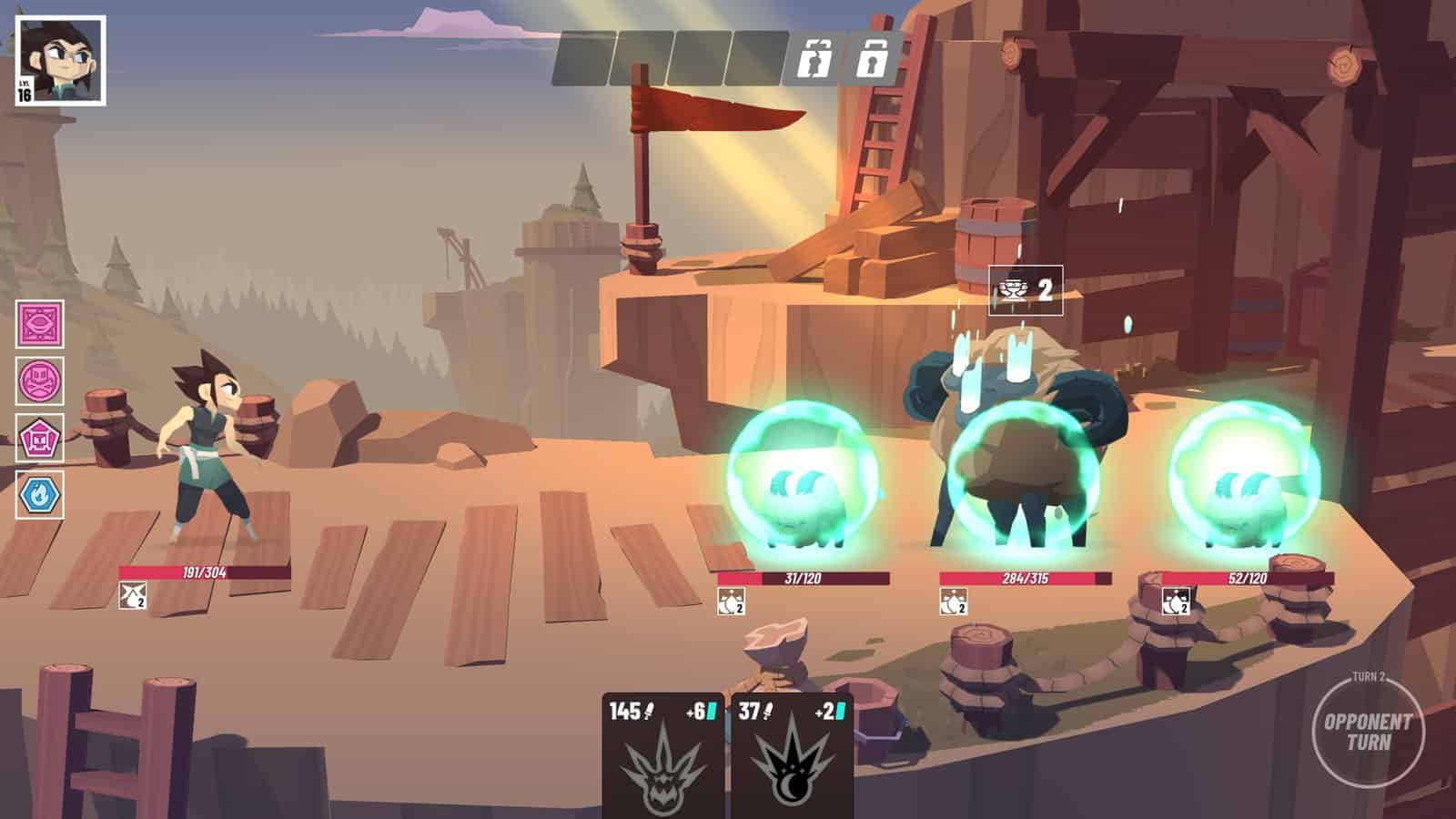Inspect the enemy intent indicator showing 2

click(x=1026, y=291)
